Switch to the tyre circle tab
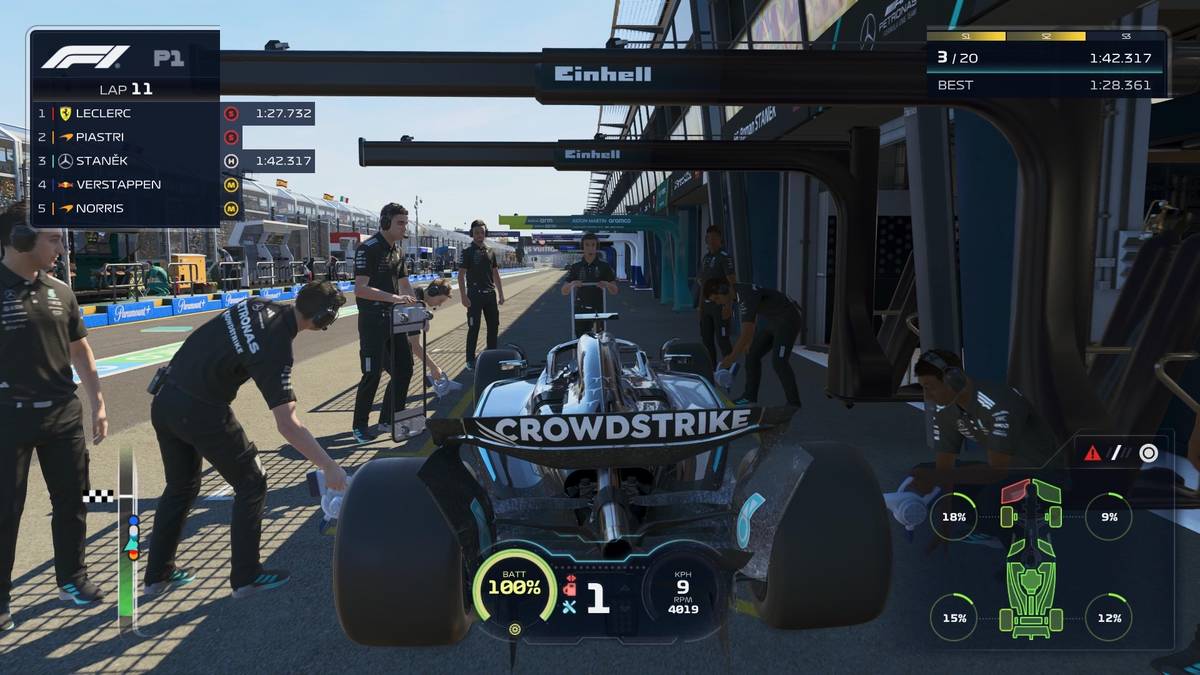1200x675 pixels. pos(1149,453)
